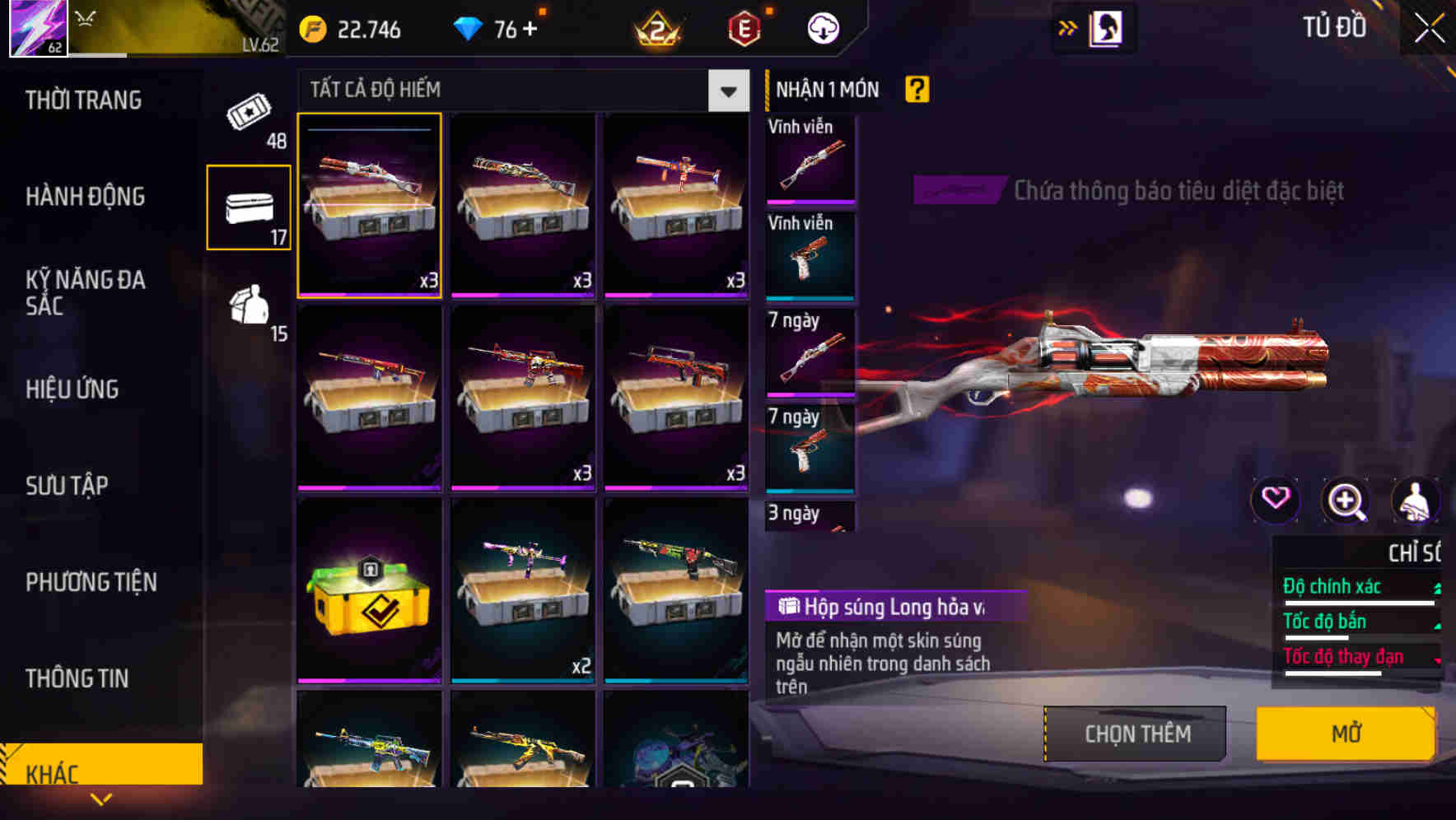This screenshot has height=820, width=1456.
Task: Toggle character preview with the person icon
Action: 1416,501
